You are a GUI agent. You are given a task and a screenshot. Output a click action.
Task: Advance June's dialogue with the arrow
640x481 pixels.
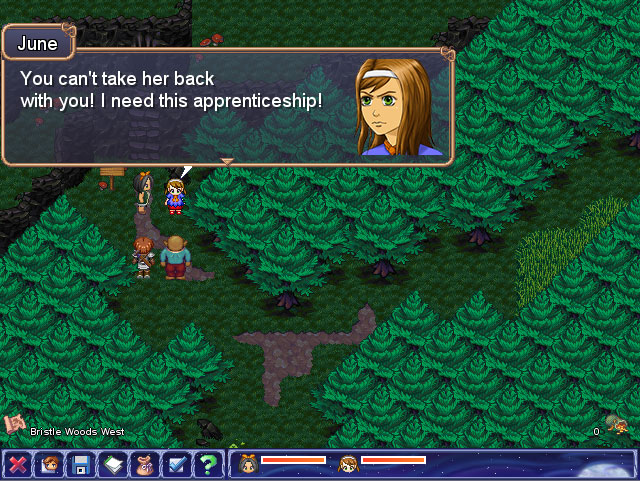pyautogui.click(x=227, y=161)
